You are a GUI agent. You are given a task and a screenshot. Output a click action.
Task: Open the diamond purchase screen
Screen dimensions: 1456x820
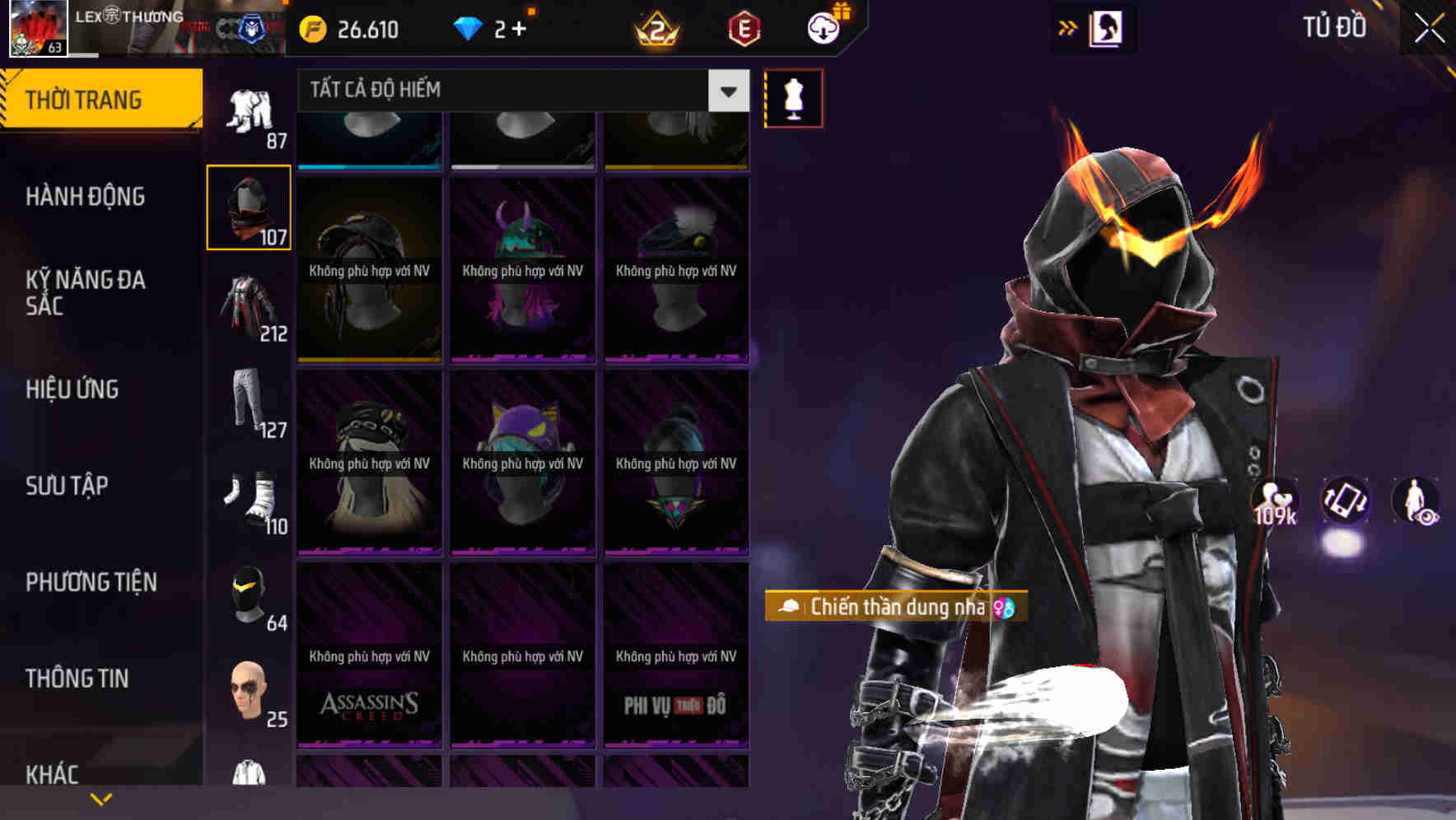494,30
